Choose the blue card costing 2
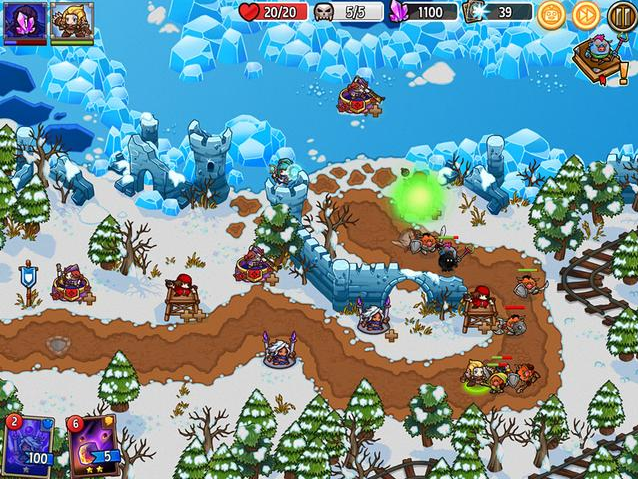 coord(30,447)
